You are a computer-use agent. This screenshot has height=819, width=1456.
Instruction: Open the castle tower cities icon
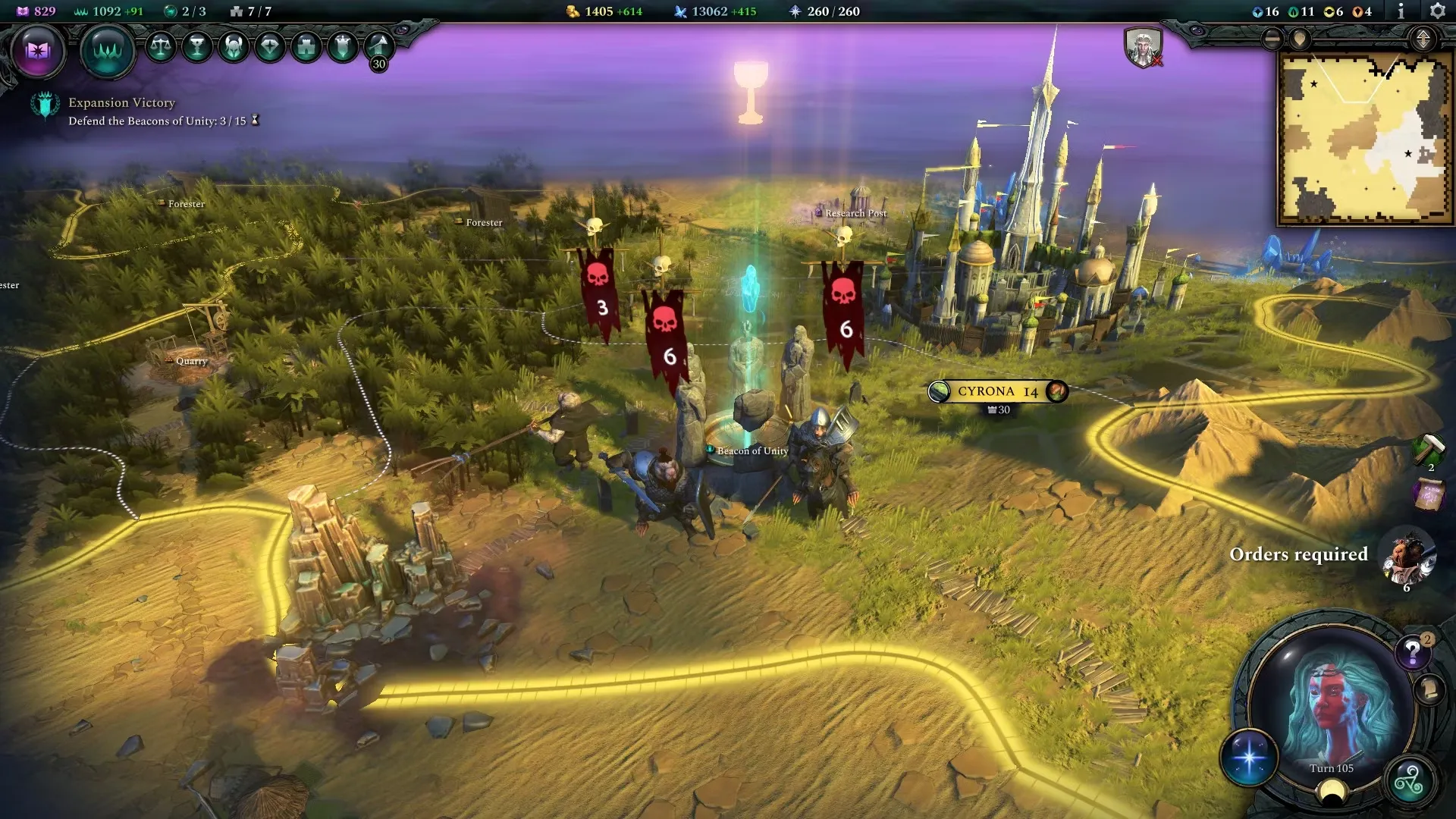point(306,47)
